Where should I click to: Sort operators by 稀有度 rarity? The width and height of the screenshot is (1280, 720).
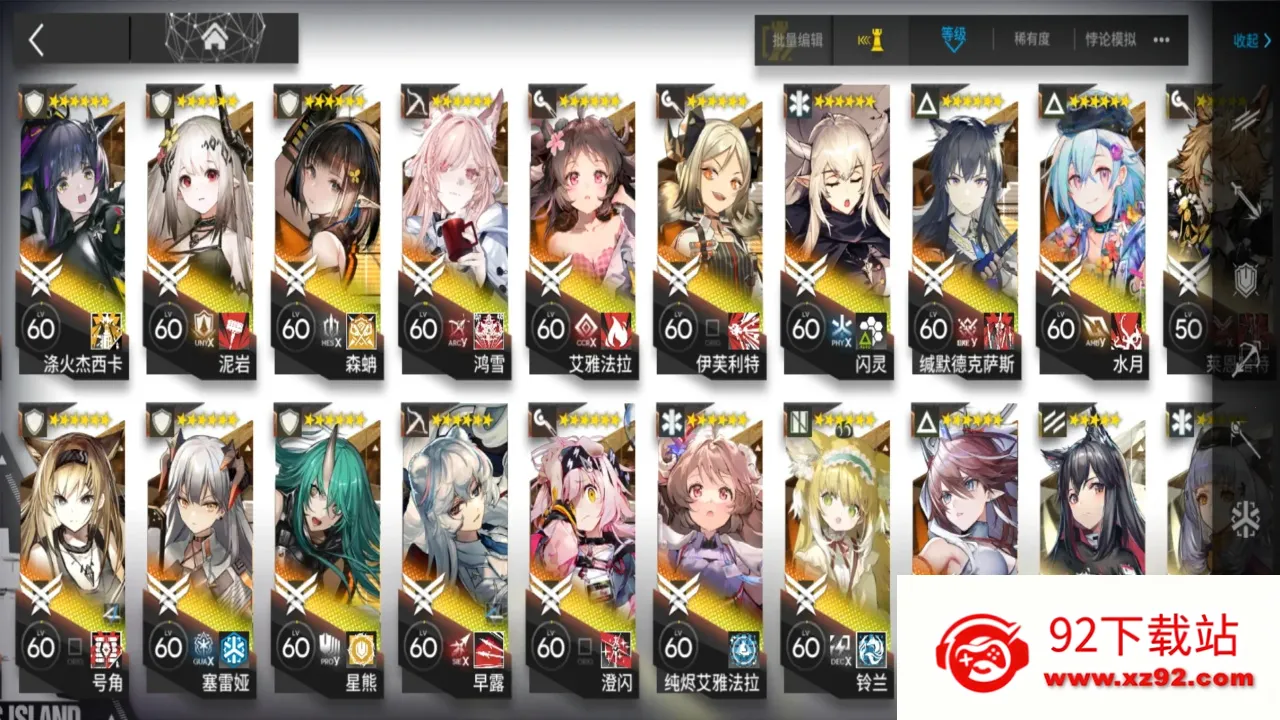(1032, 40)
